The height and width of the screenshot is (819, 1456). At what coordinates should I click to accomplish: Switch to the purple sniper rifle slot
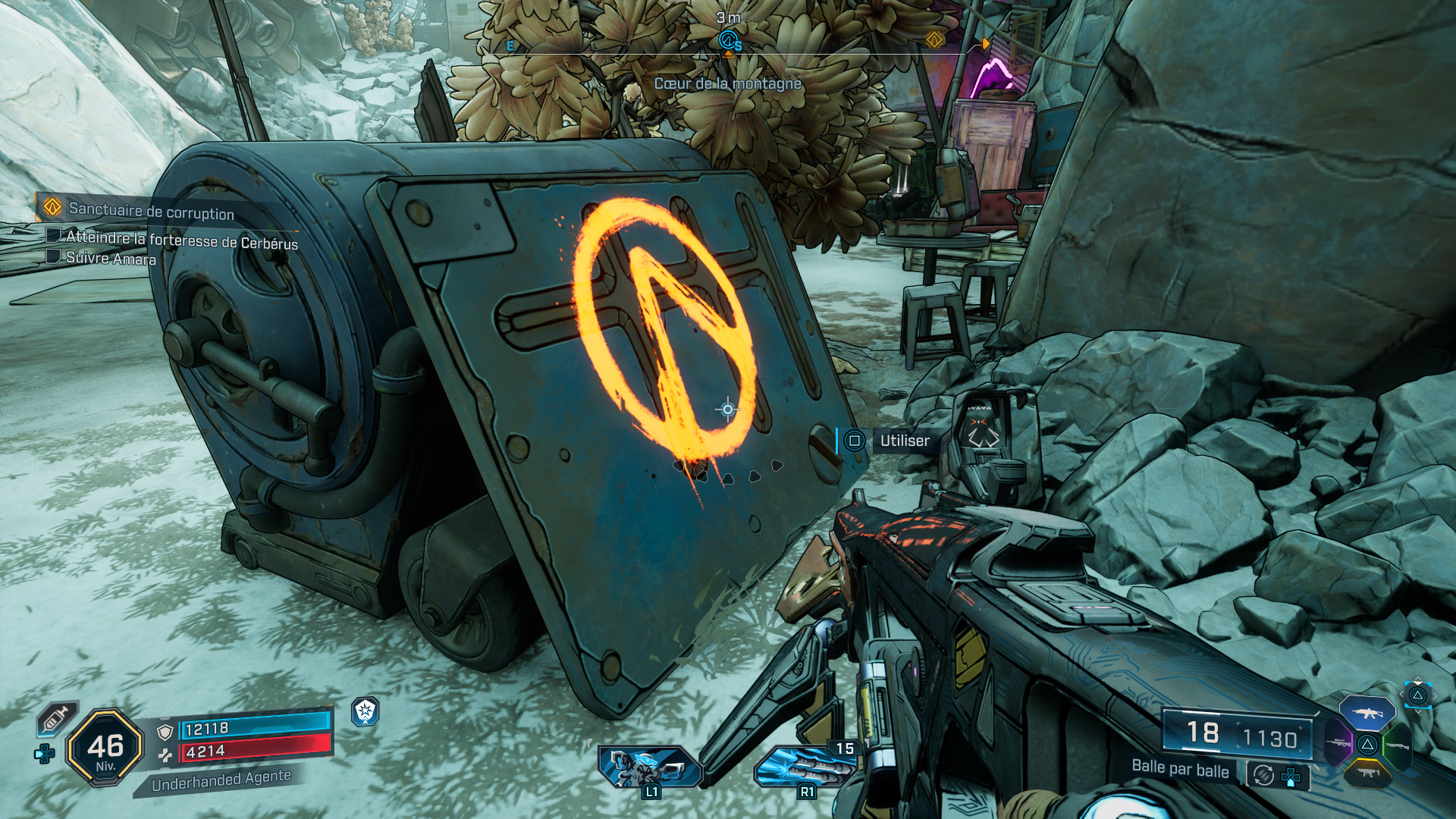(1338, 743)
